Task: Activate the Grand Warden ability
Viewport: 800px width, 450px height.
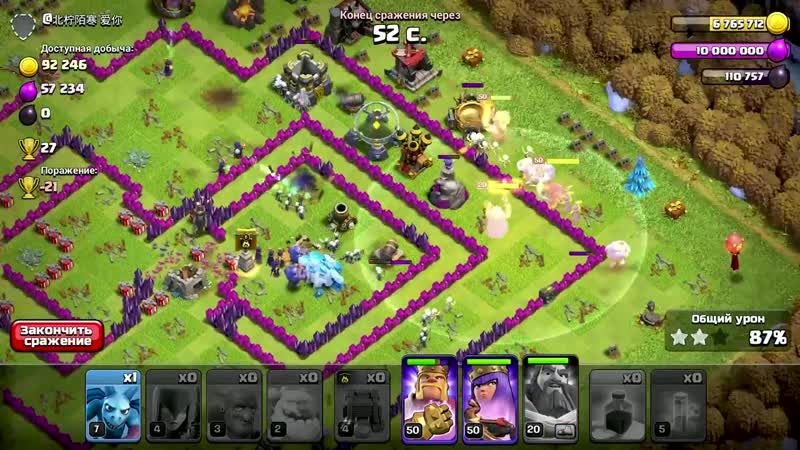Action: tap(551, 400)
